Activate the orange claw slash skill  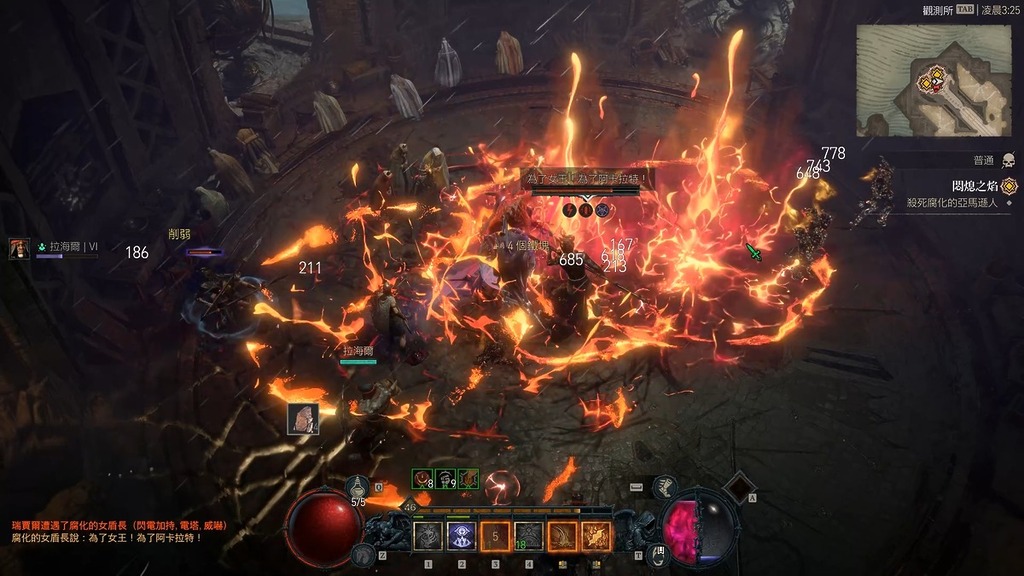(x=562, y=537)
